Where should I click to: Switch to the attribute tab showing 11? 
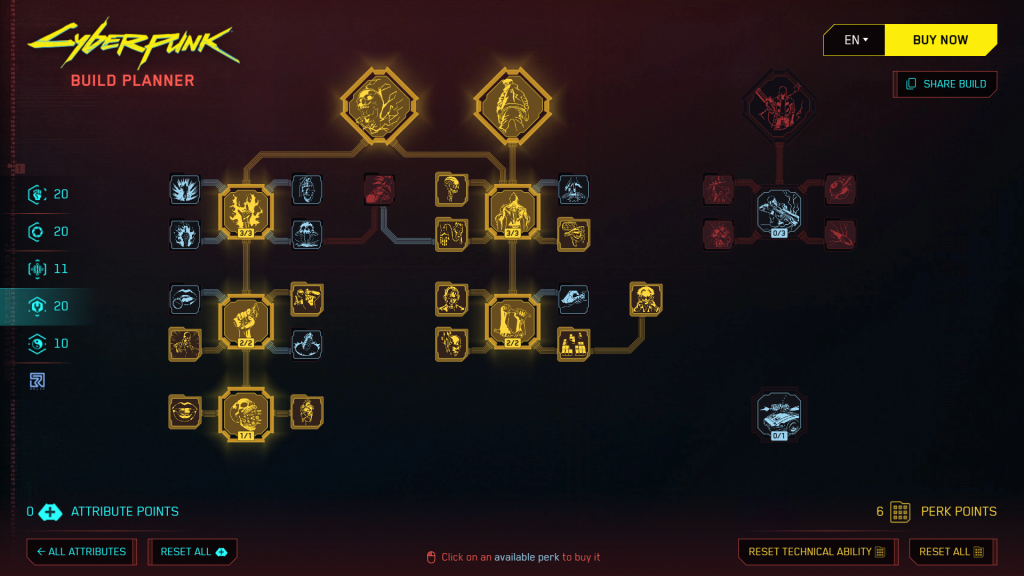(48, 268)
